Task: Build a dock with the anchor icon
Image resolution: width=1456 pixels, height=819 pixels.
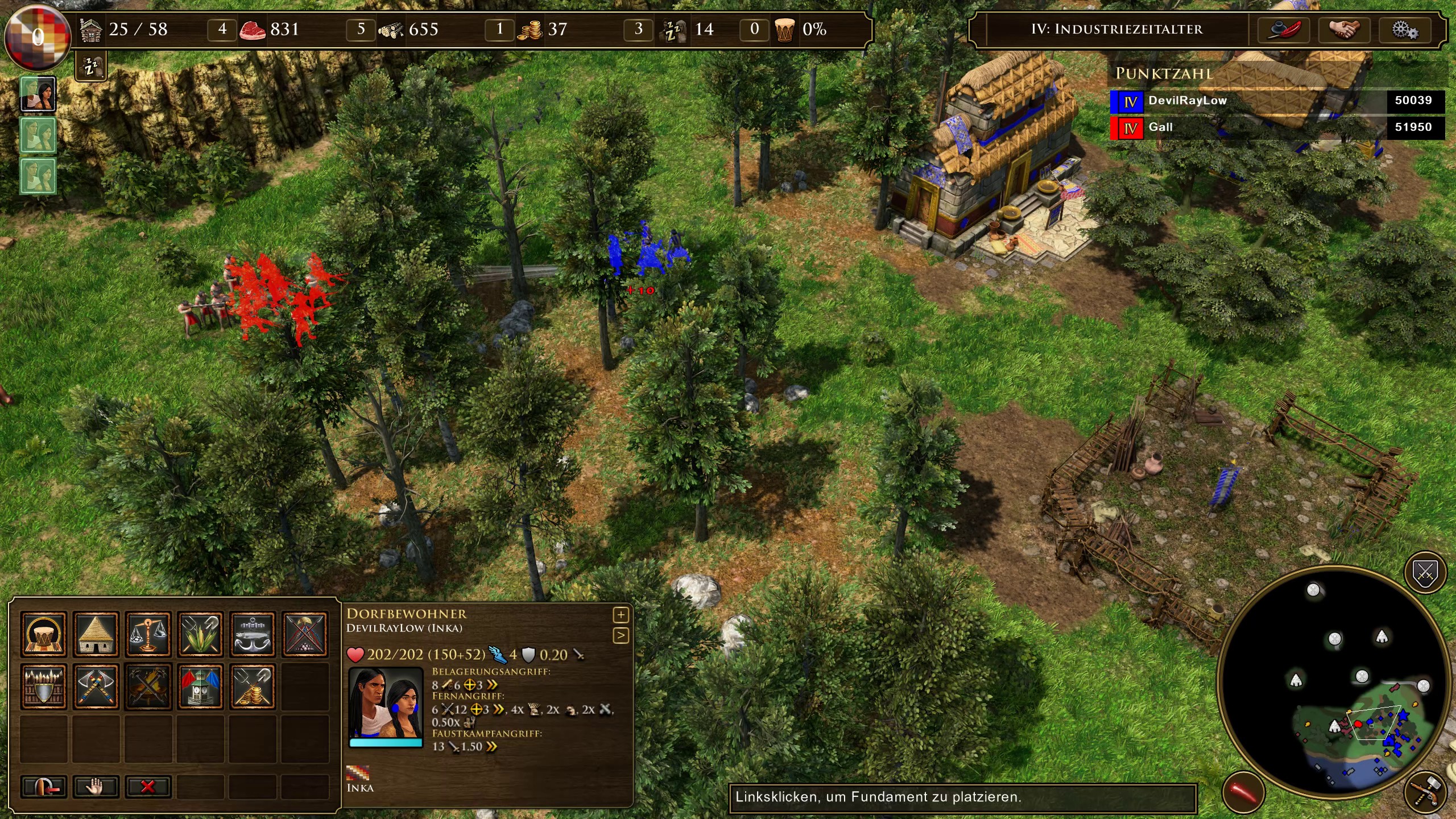Action: (253, 634)
